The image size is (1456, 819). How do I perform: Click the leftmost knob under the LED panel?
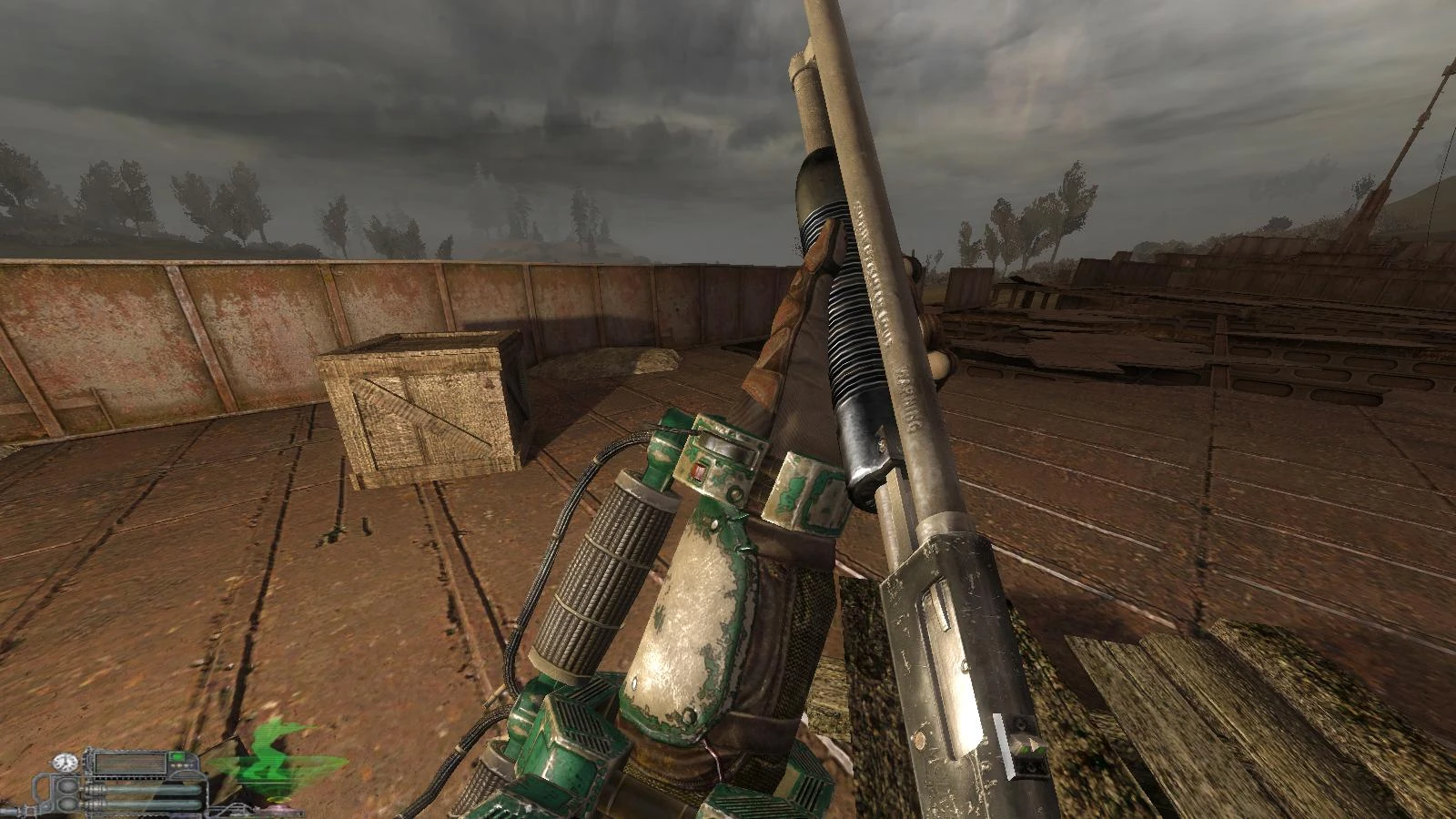pyautogui.click(x=174, y=766)
